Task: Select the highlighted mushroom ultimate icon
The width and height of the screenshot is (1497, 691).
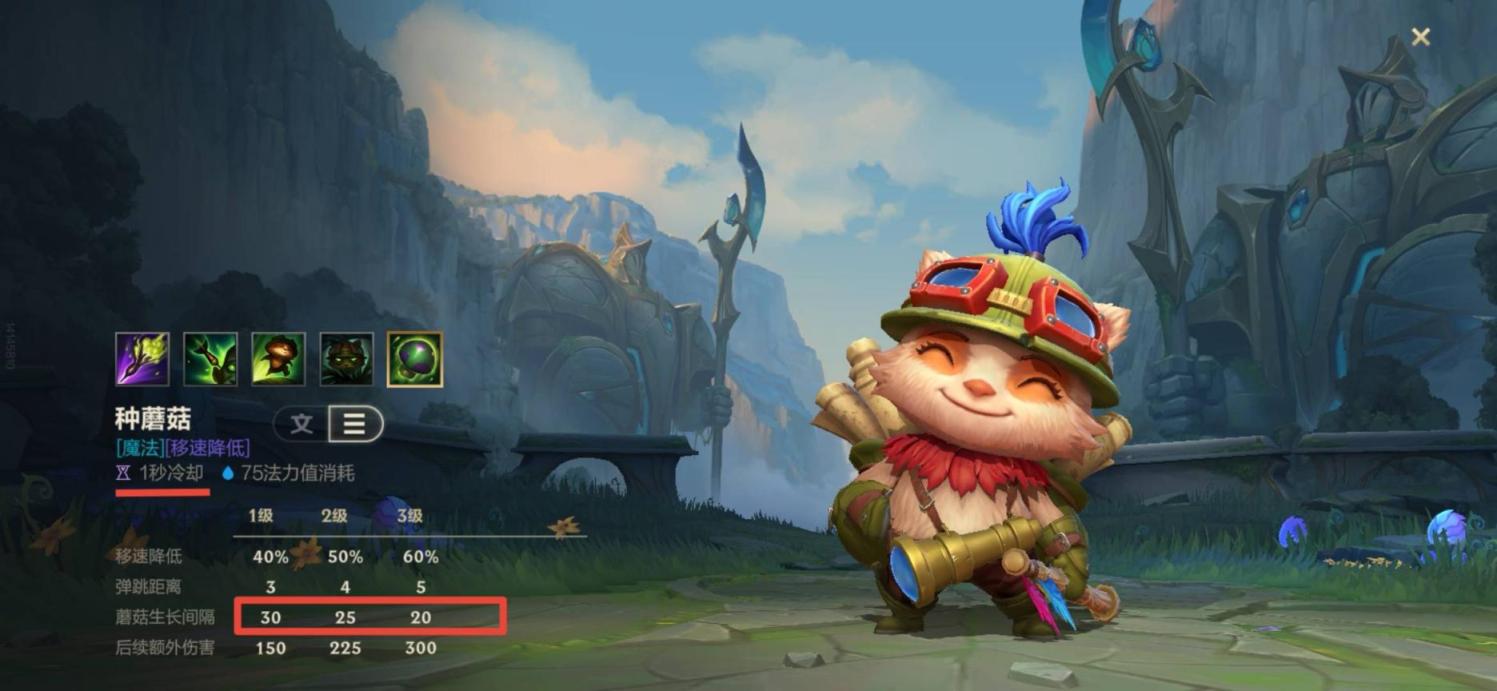Action: [x=414, y=359]
